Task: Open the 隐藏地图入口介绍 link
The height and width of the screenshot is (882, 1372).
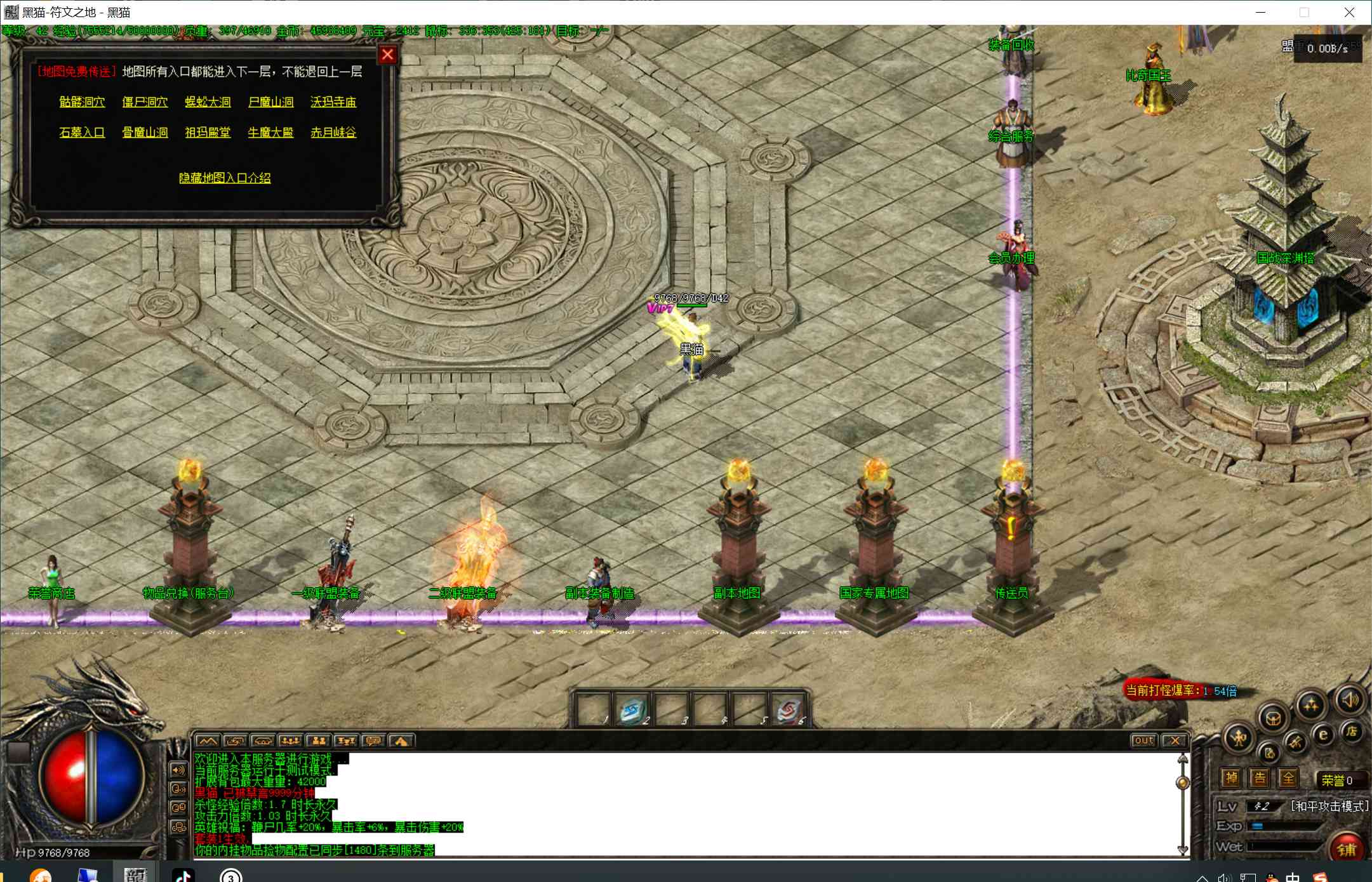Action: tap(225, 178)
